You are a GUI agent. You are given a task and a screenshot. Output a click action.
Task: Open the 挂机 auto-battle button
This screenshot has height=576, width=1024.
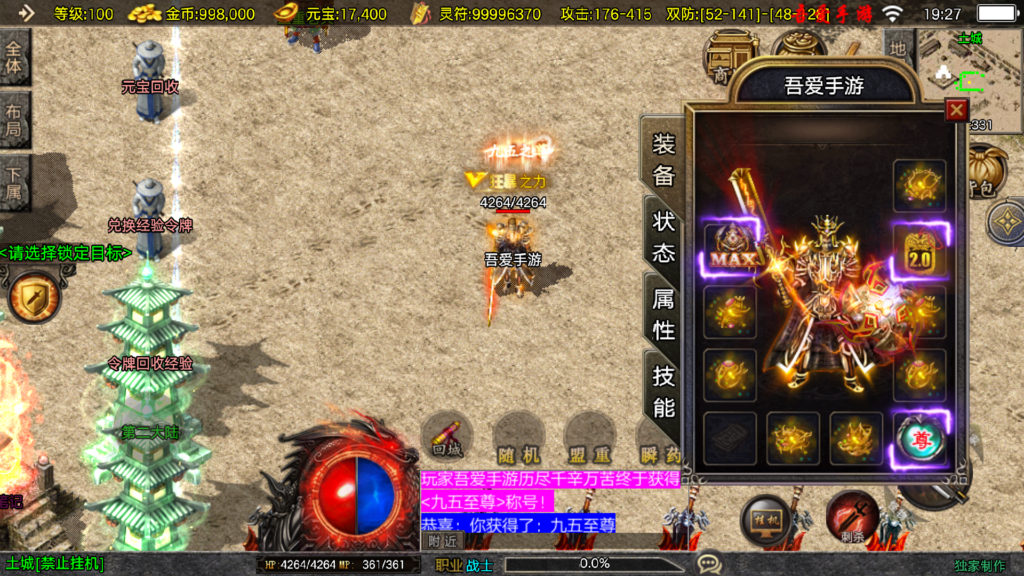tap(766, 519)
